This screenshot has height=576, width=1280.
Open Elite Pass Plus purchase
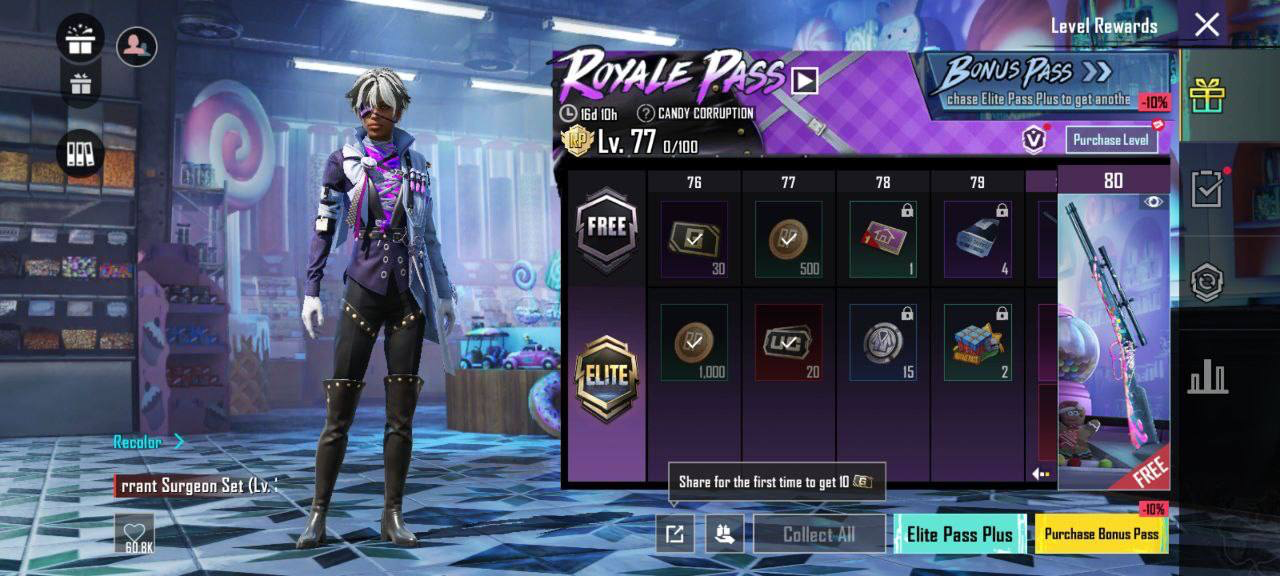(x=959, y=534)
